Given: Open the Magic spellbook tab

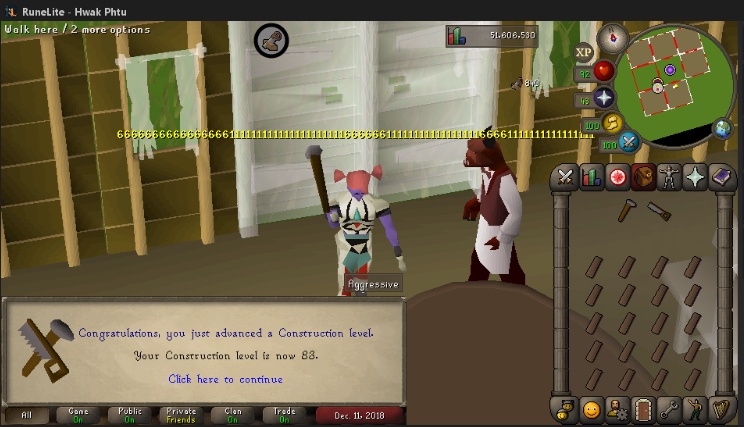Looking at the screenshot, I should point(722,177).
